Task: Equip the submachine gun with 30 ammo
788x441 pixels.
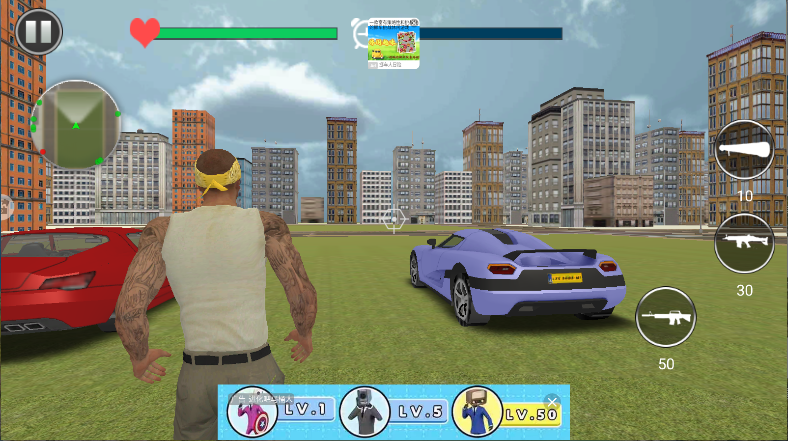Action: 745,243
